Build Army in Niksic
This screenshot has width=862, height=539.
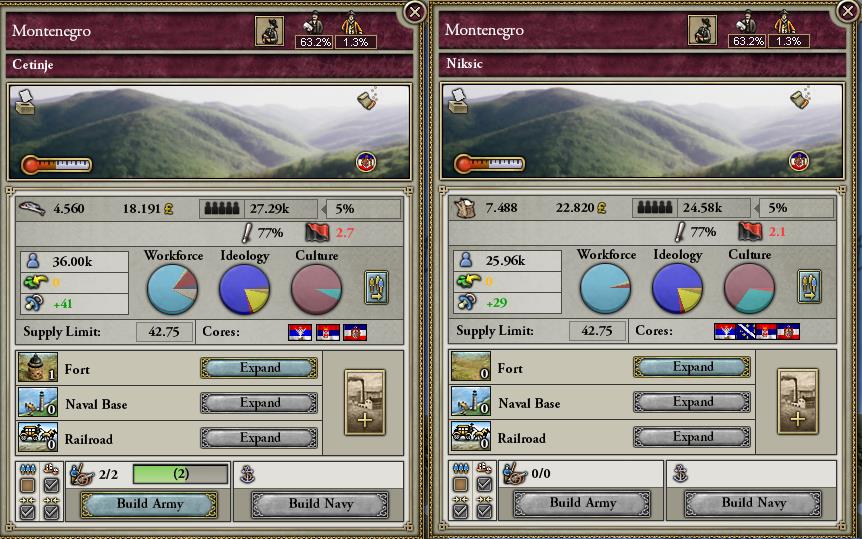pos(582,503)
